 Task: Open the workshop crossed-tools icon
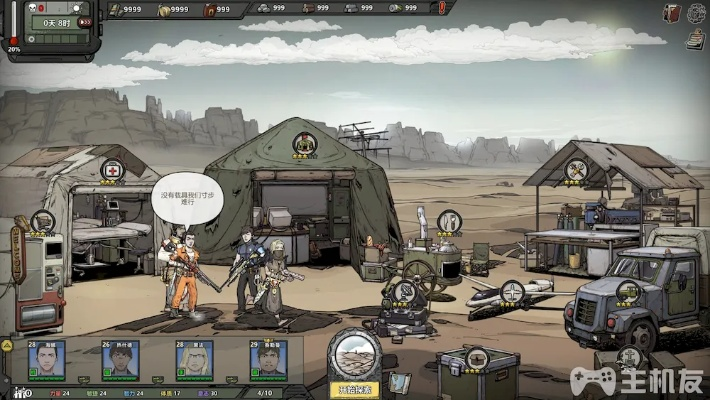pyautogui.click(x=575, y=171)
